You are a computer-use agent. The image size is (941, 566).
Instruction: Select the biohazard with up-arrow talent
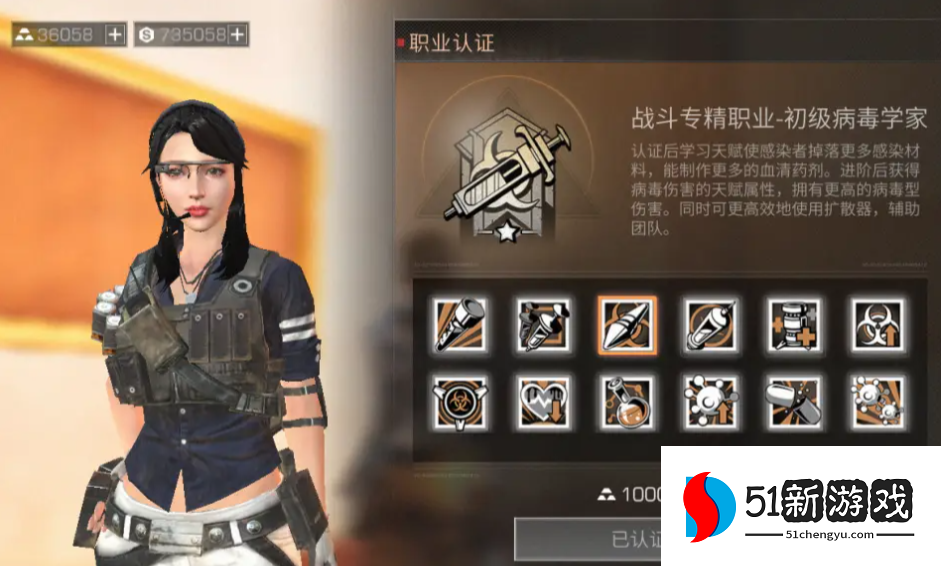pos(878,324)
